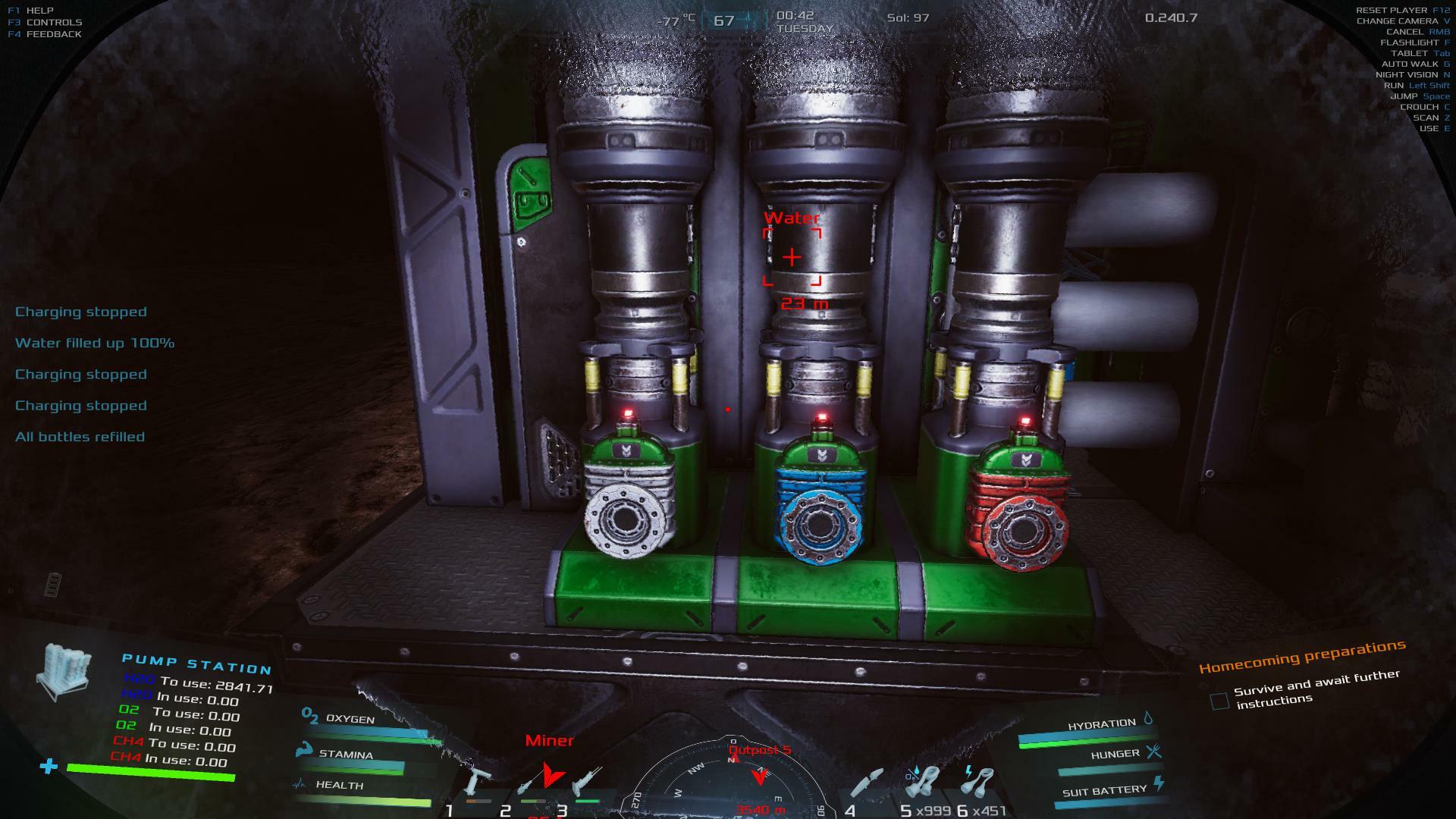Viewport: 1456px width, 819px height.
Task: Click the Miner waypoint marker
Action: point(551,773)
